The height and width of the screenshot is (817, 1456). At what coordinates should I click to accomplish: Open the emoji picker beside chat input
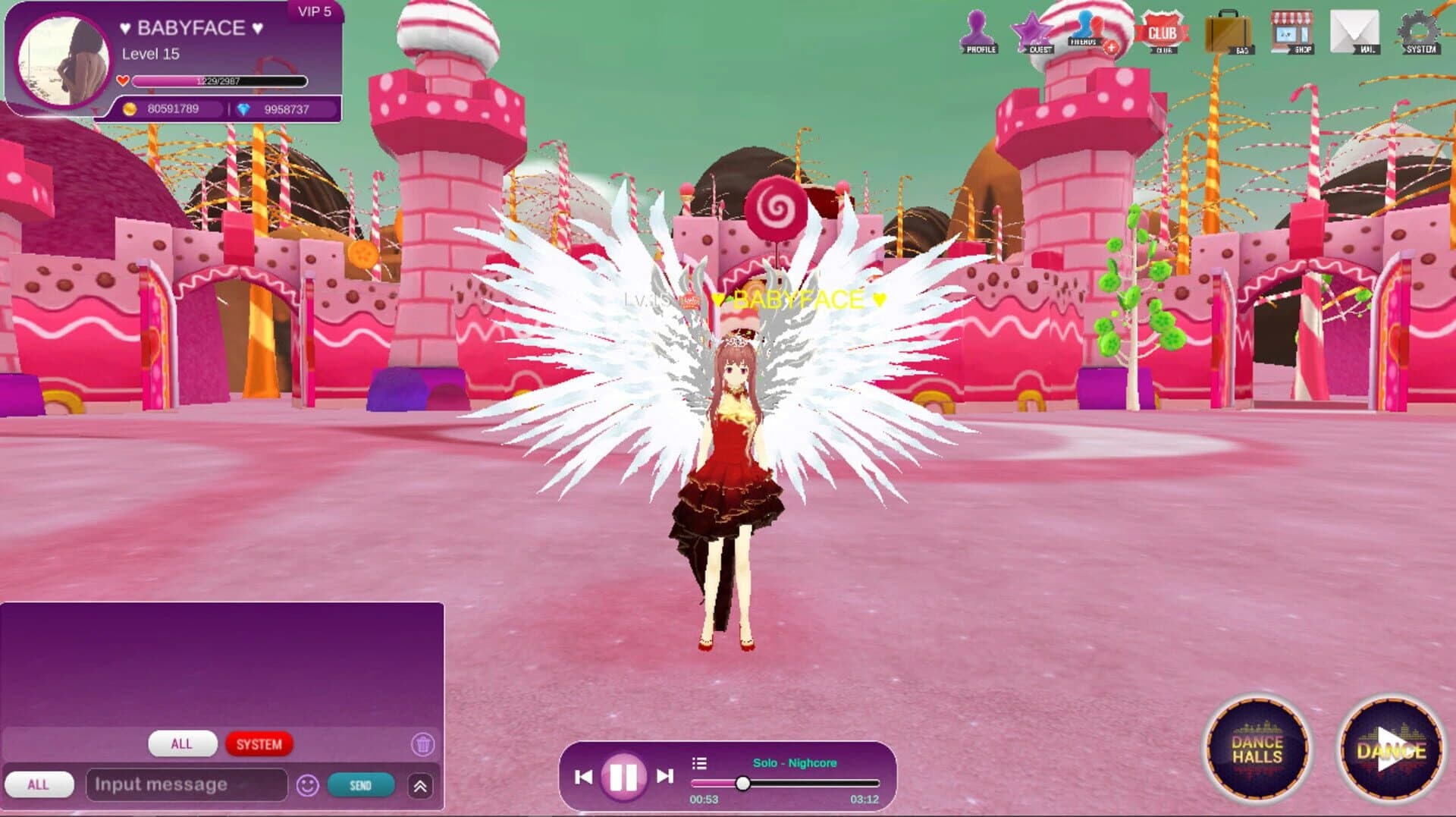click(306, 785)
